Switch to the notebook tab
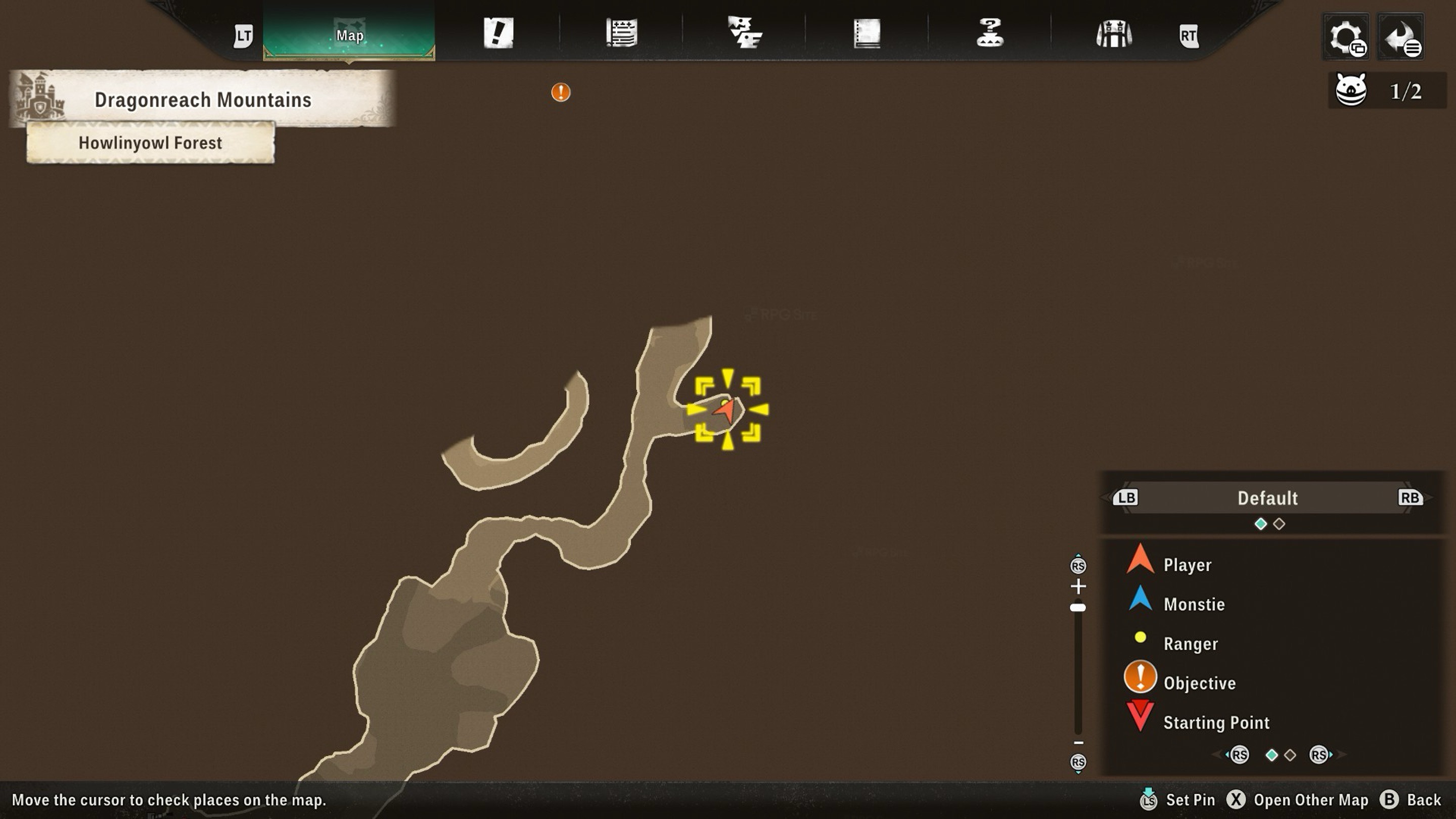1456x819 pixels. click(867, 33)
